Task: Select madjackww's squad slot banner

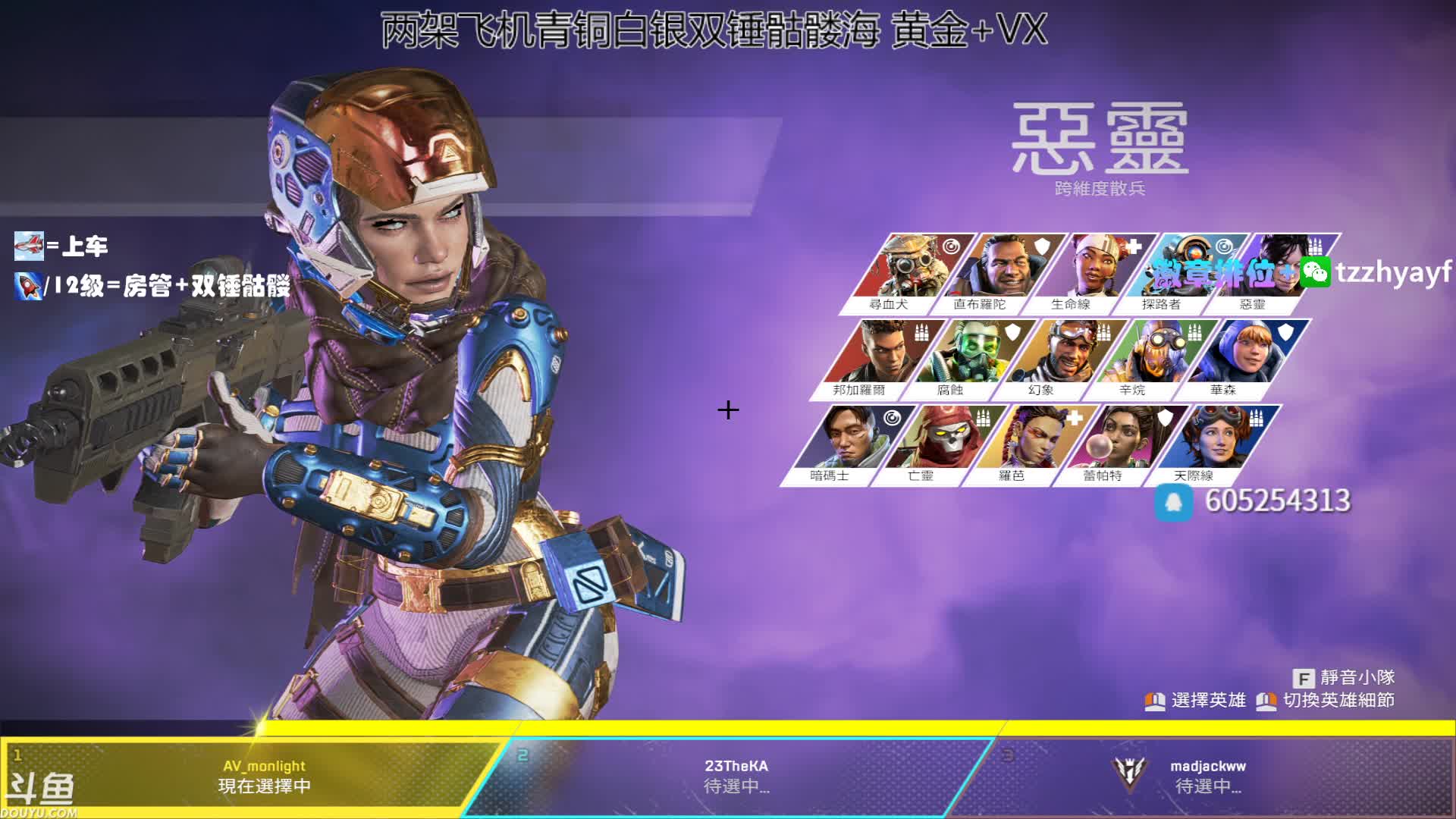Action: coord(1207,775)
